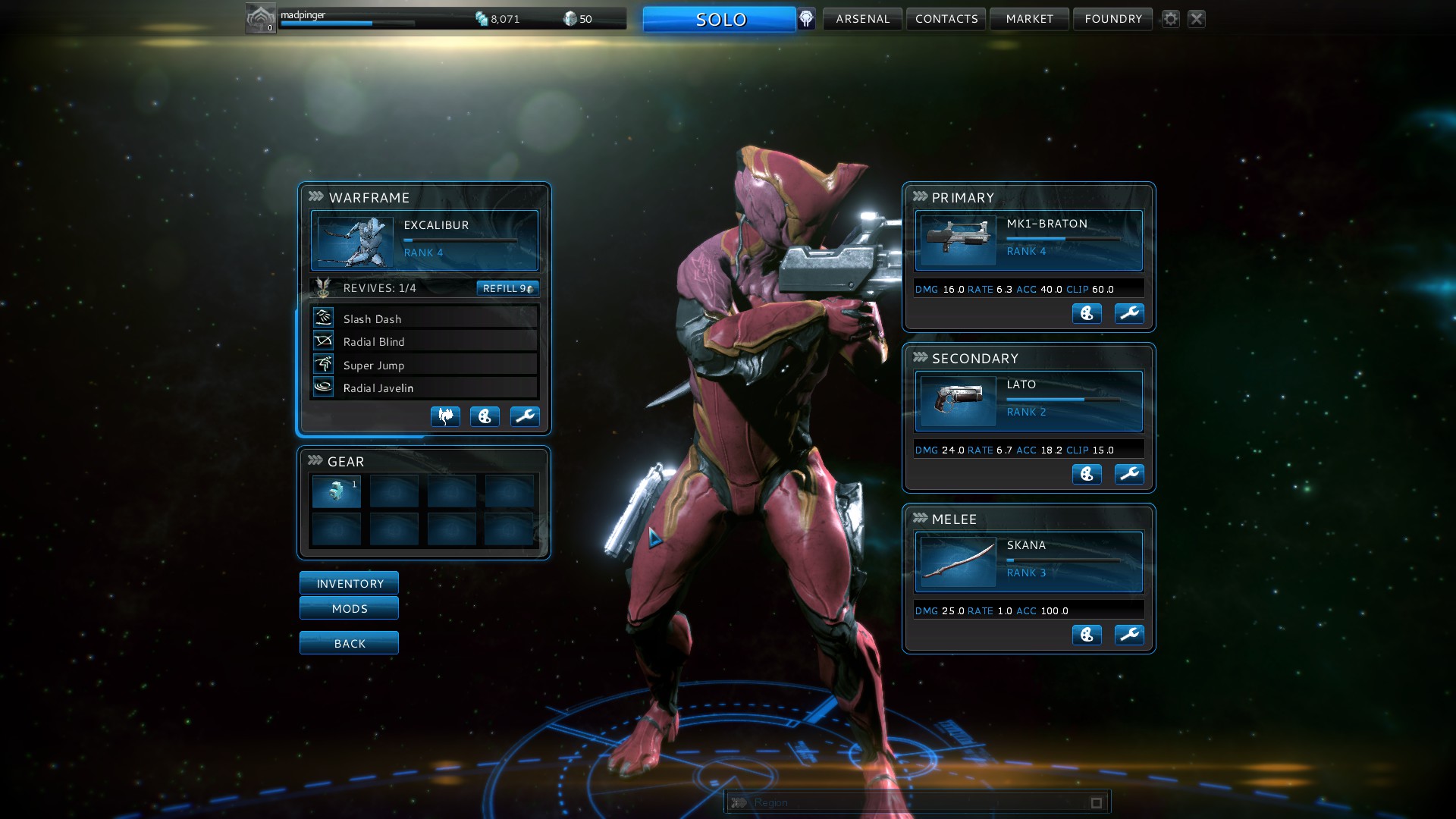Screen dimensions: 1456x819
Task: Choose the Radial Javelin ability row
Action: (424, 388)
